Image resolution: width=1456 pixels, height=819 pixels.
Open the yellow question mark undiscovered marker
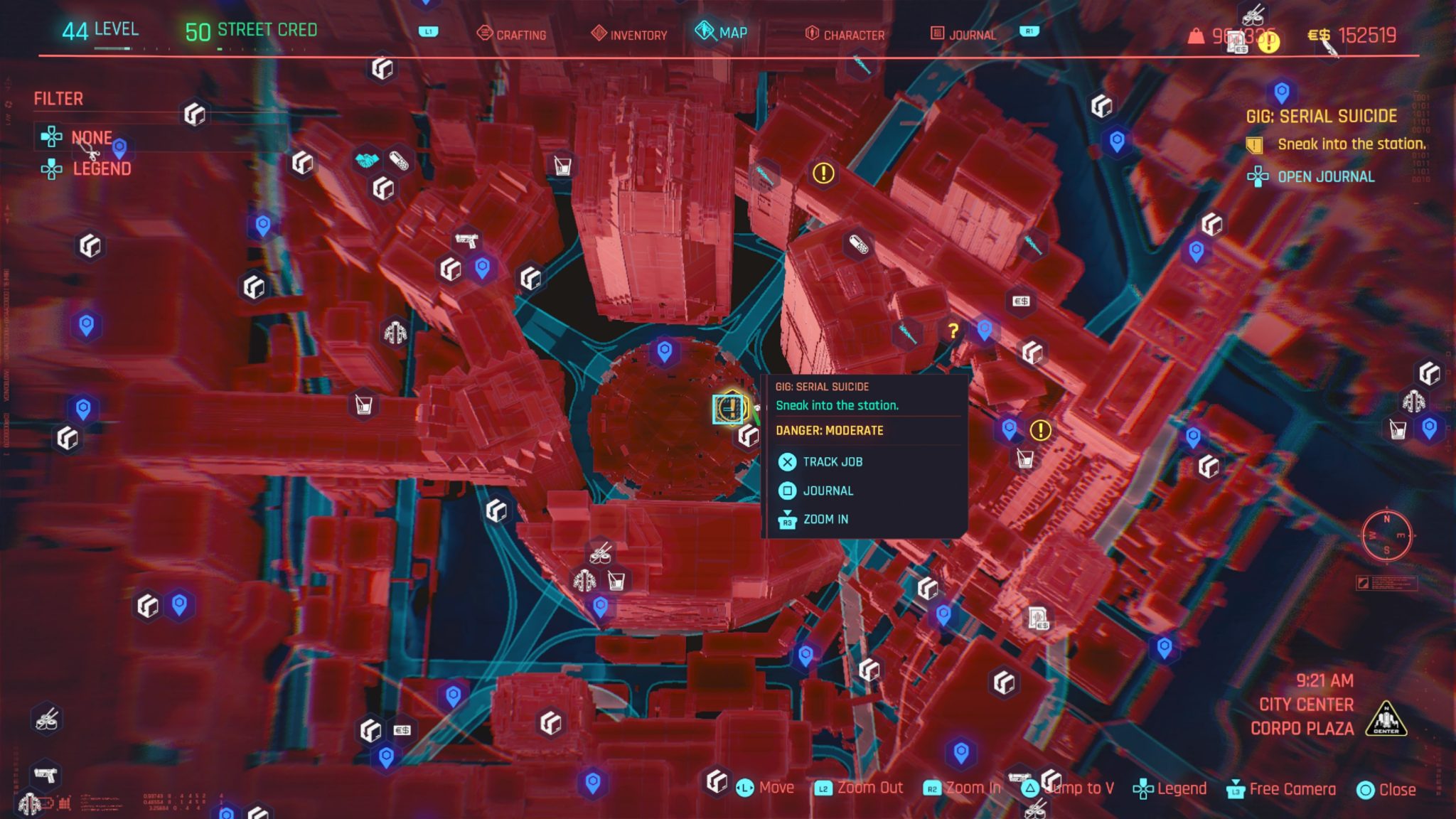953,330
